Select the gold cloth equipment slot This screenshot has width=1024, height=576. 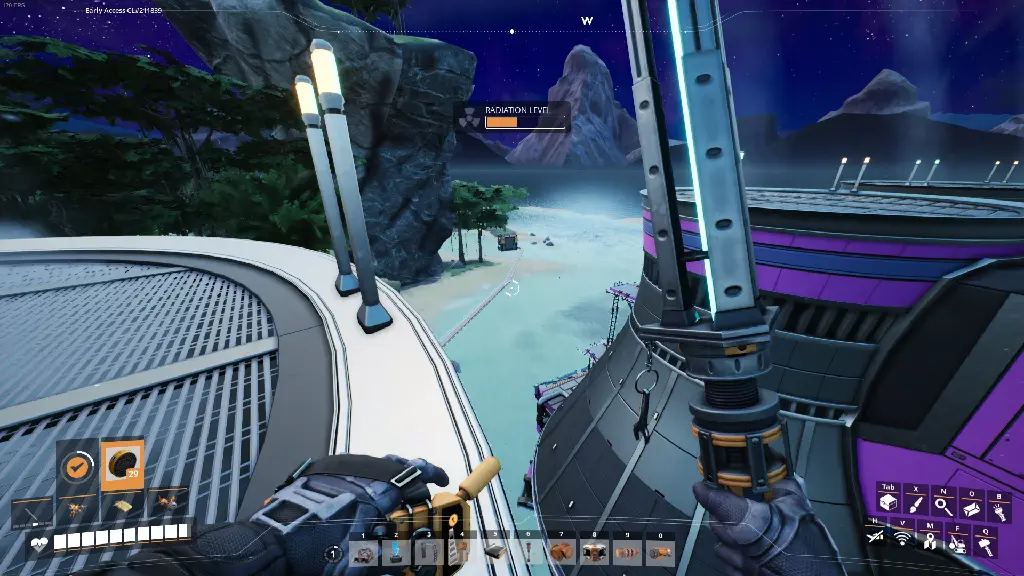pyautogui.click(x=122, y=508)
